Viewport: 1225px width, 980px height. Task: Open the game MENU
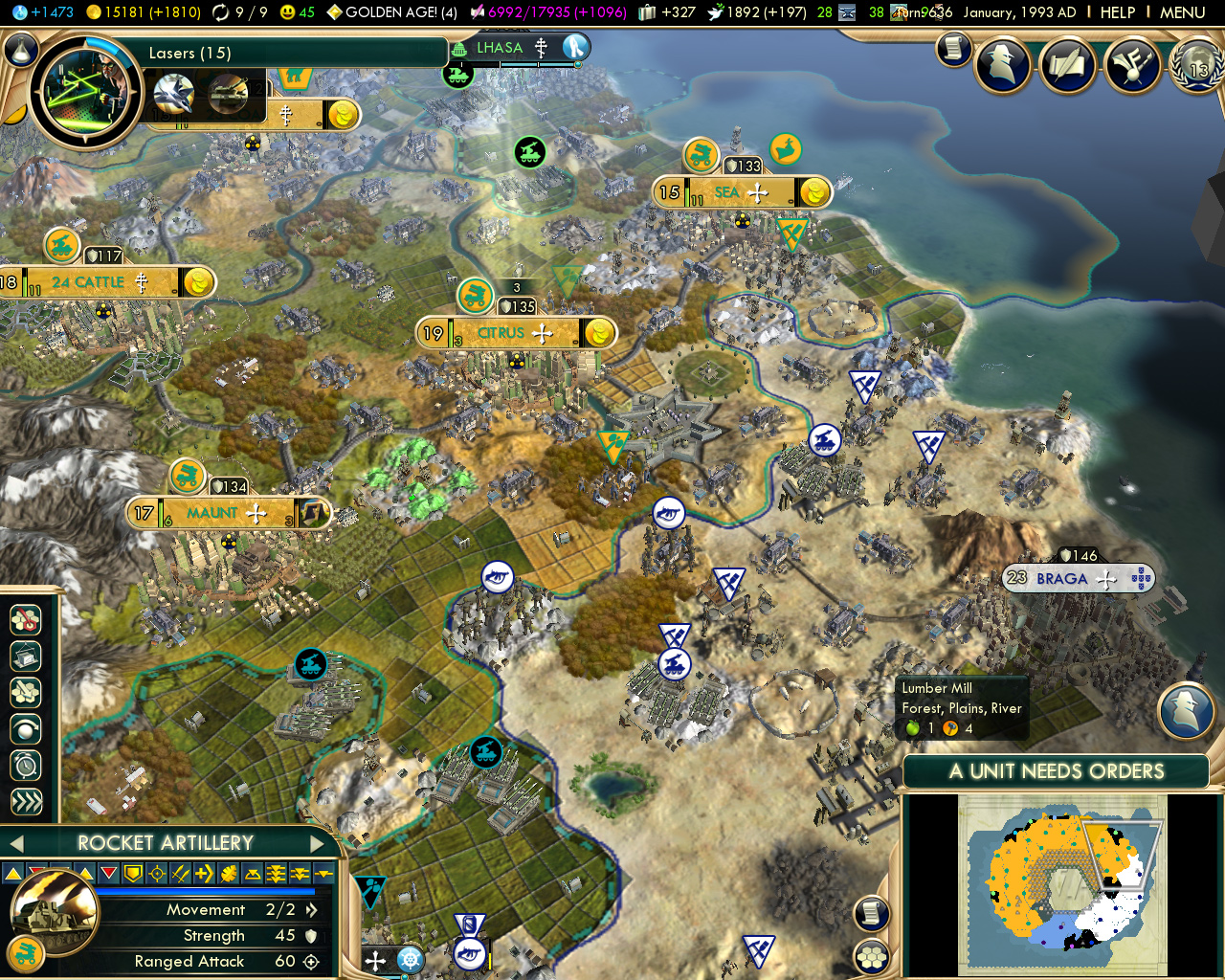(1184, 13)
